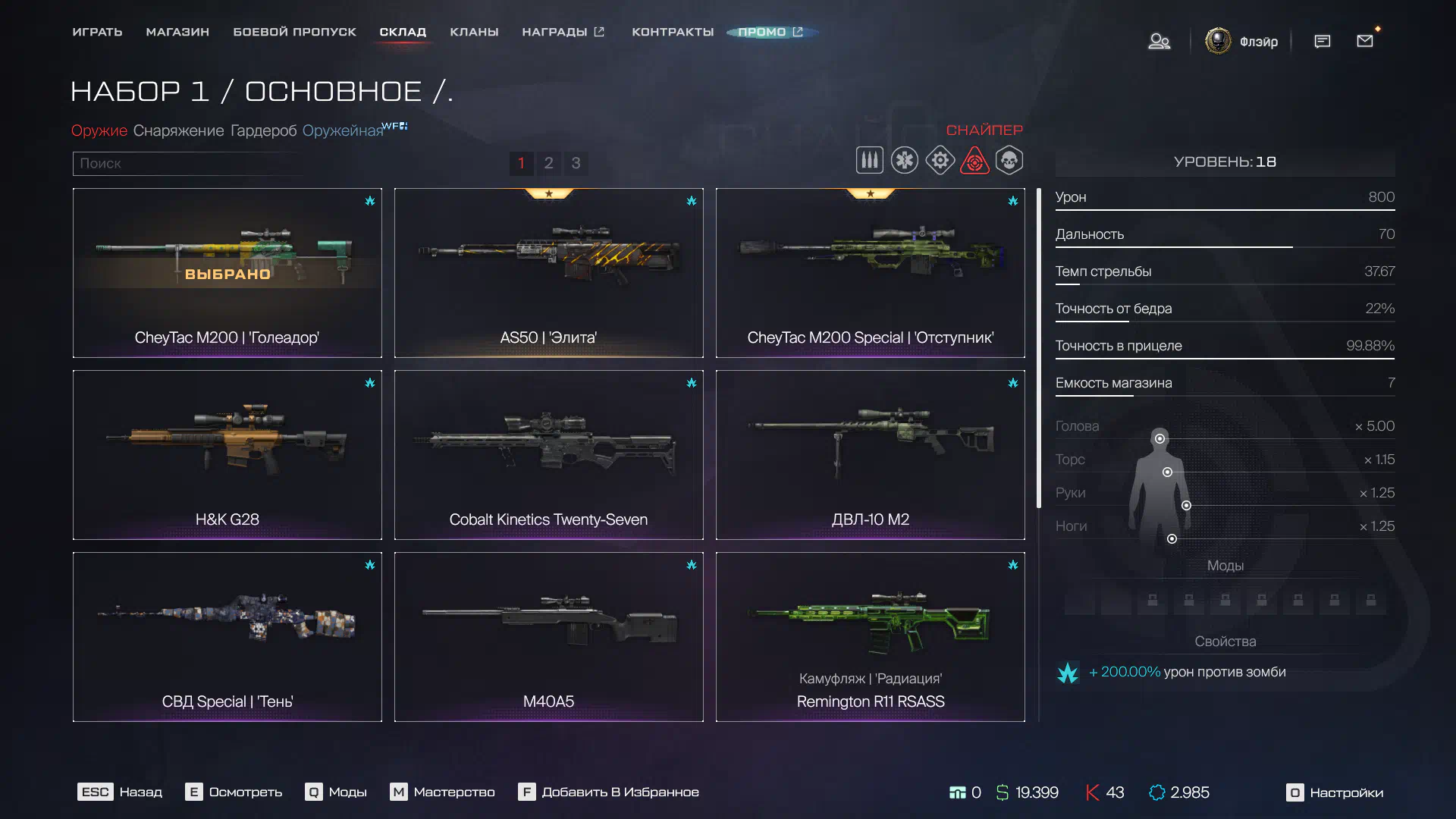Viewport: 1456px width, 819px height.
Task: Open the КОНТРАКТЫ menu
Action: (x=673, y=32)
